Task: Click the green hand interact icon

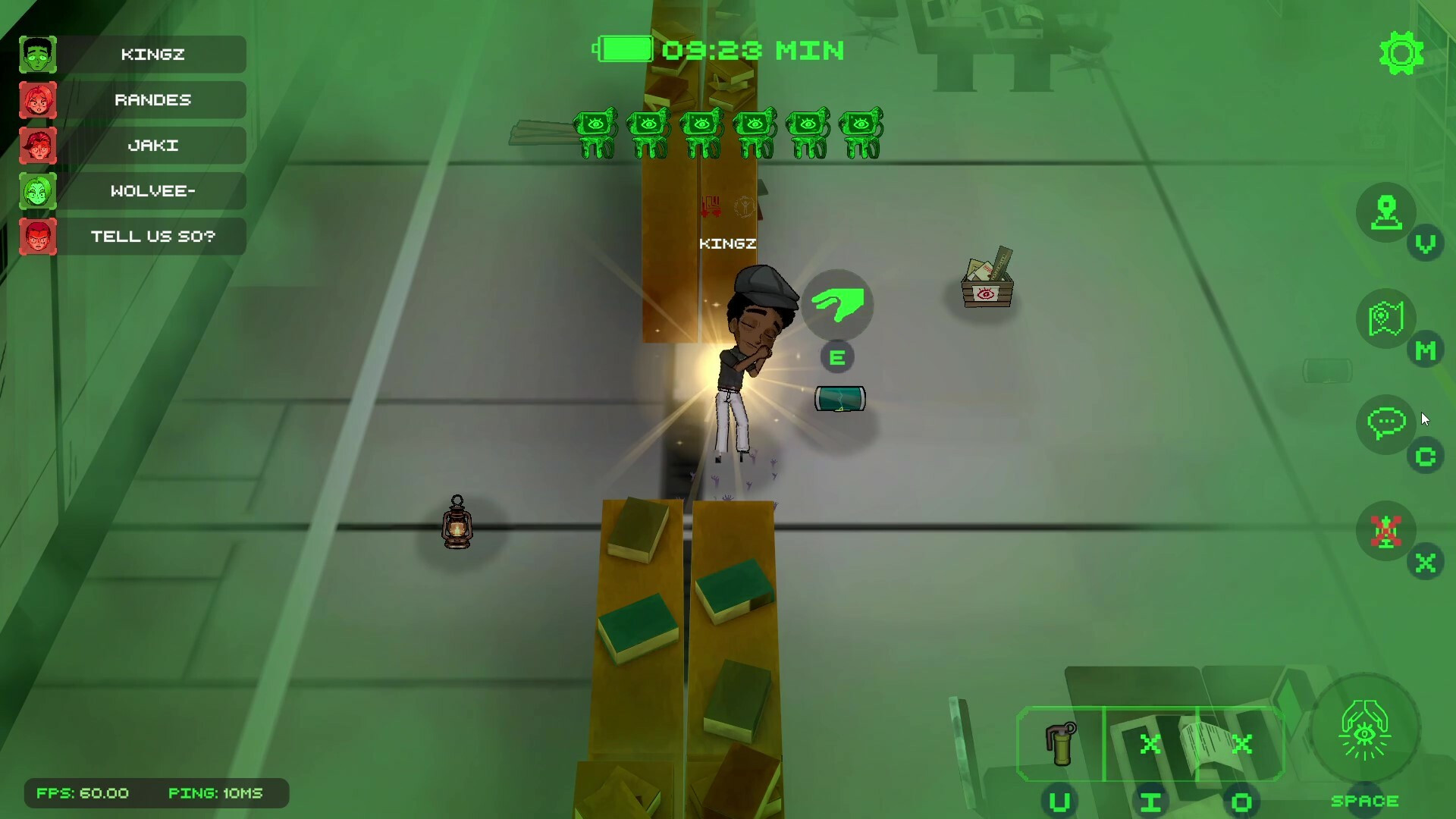Action: [837, 306]
